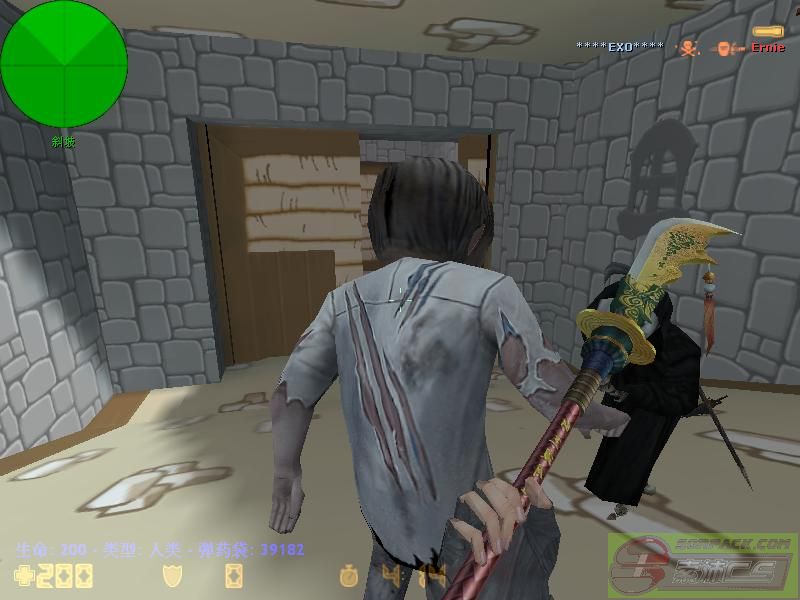This screenshot has width=800, height=600.
Task: Click the gold bullet ammo icon
Action: (767, 32)
